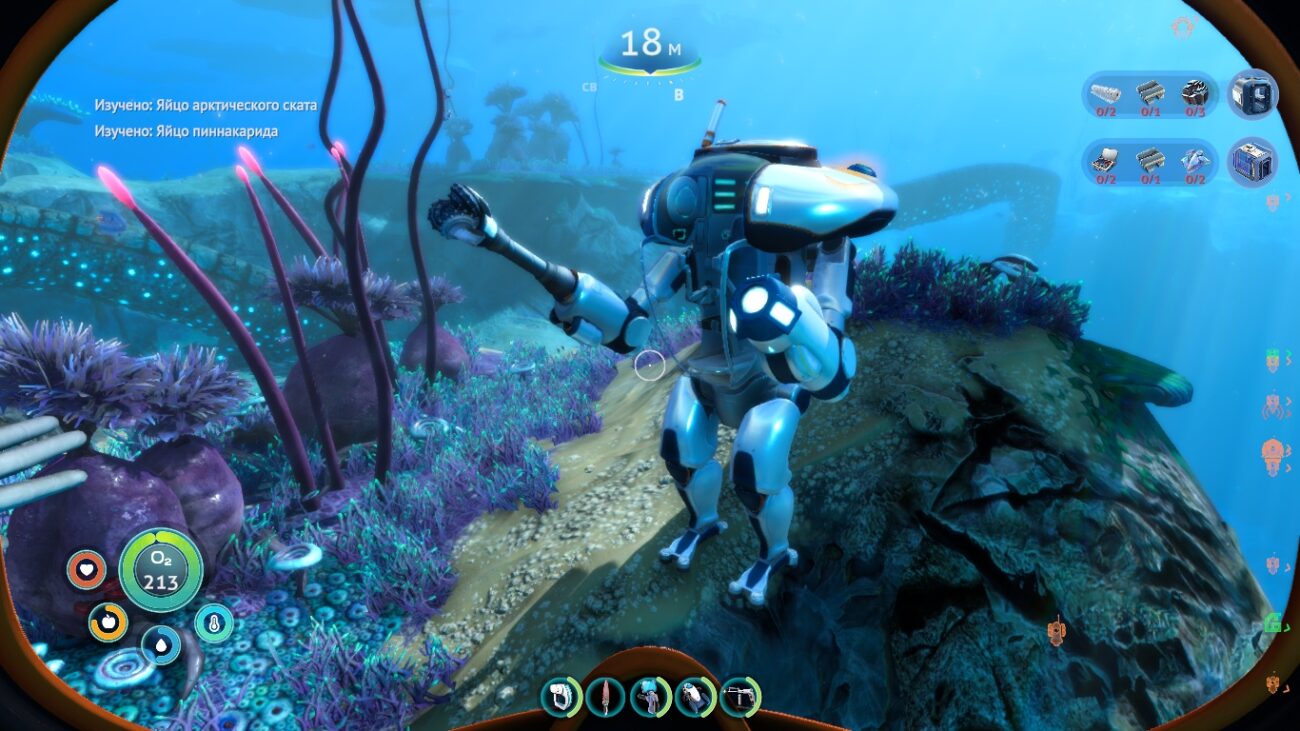1300x731 pixels.
Task: Click the supply crate icon on first pinned blueprint
Action: (x=1251, y=96)
